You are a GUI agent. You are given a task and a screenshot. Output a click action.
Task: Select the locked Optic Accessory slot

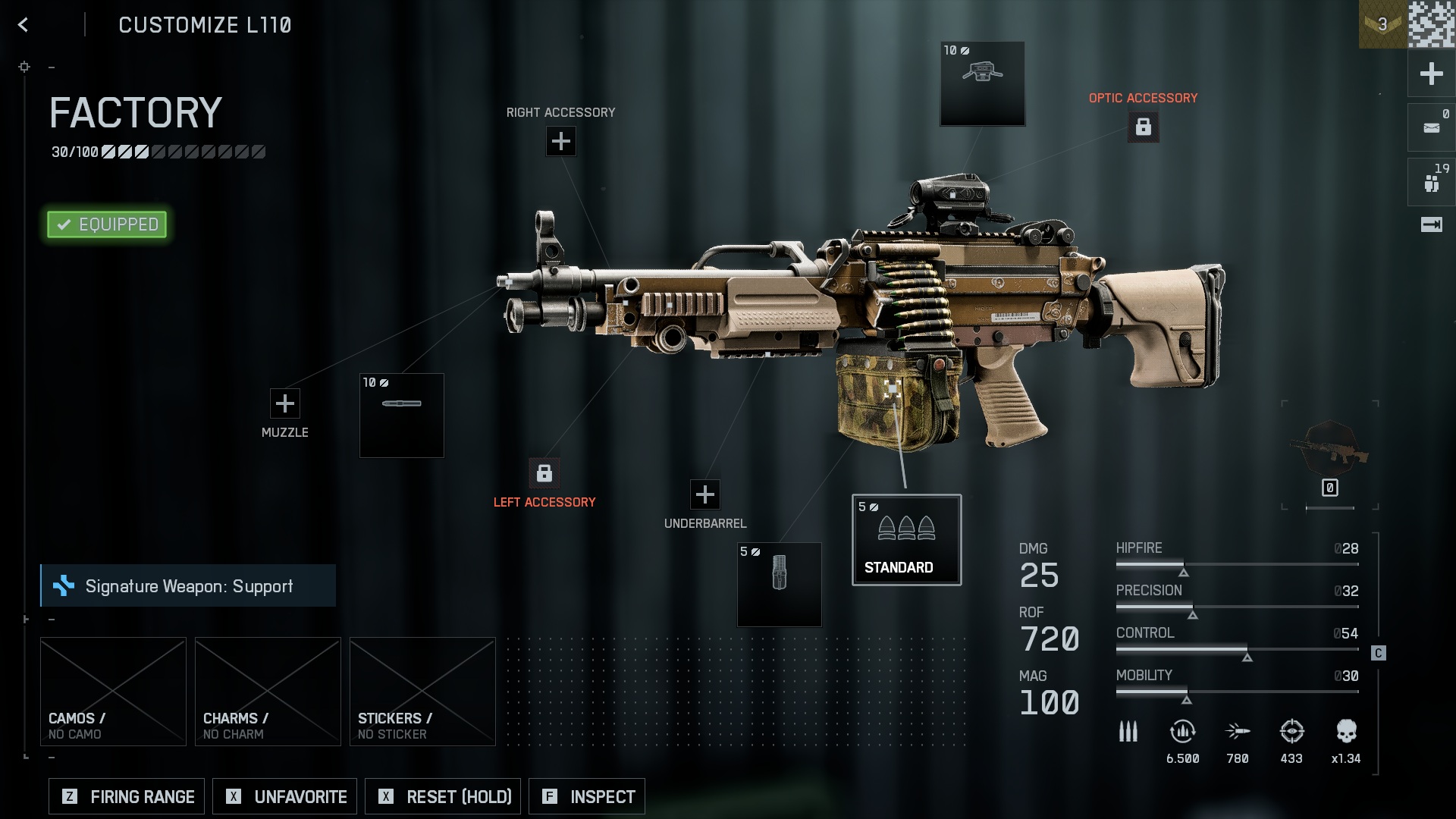1144,127
